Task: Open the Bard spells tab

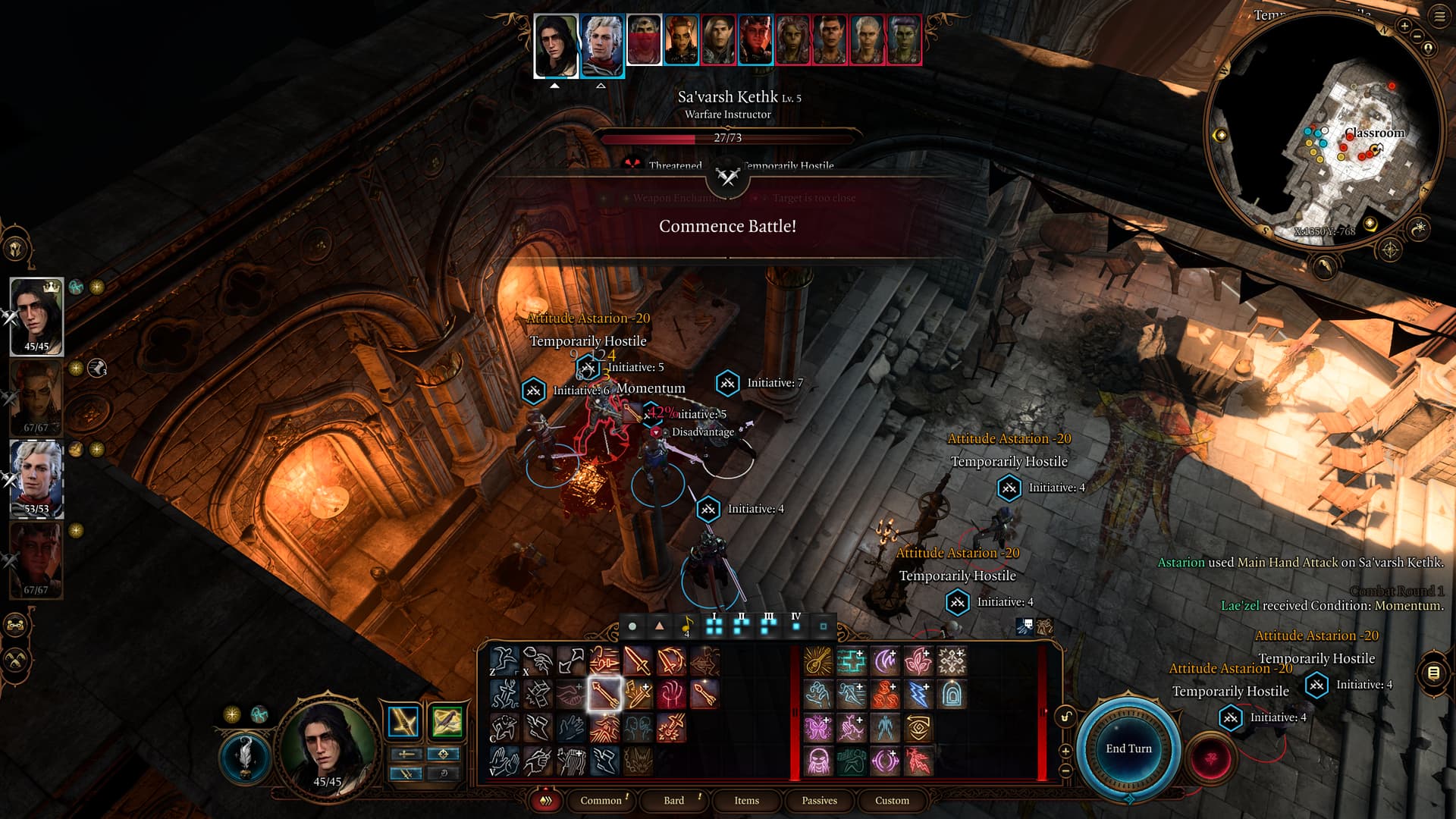Action: [x=673, y=800]
